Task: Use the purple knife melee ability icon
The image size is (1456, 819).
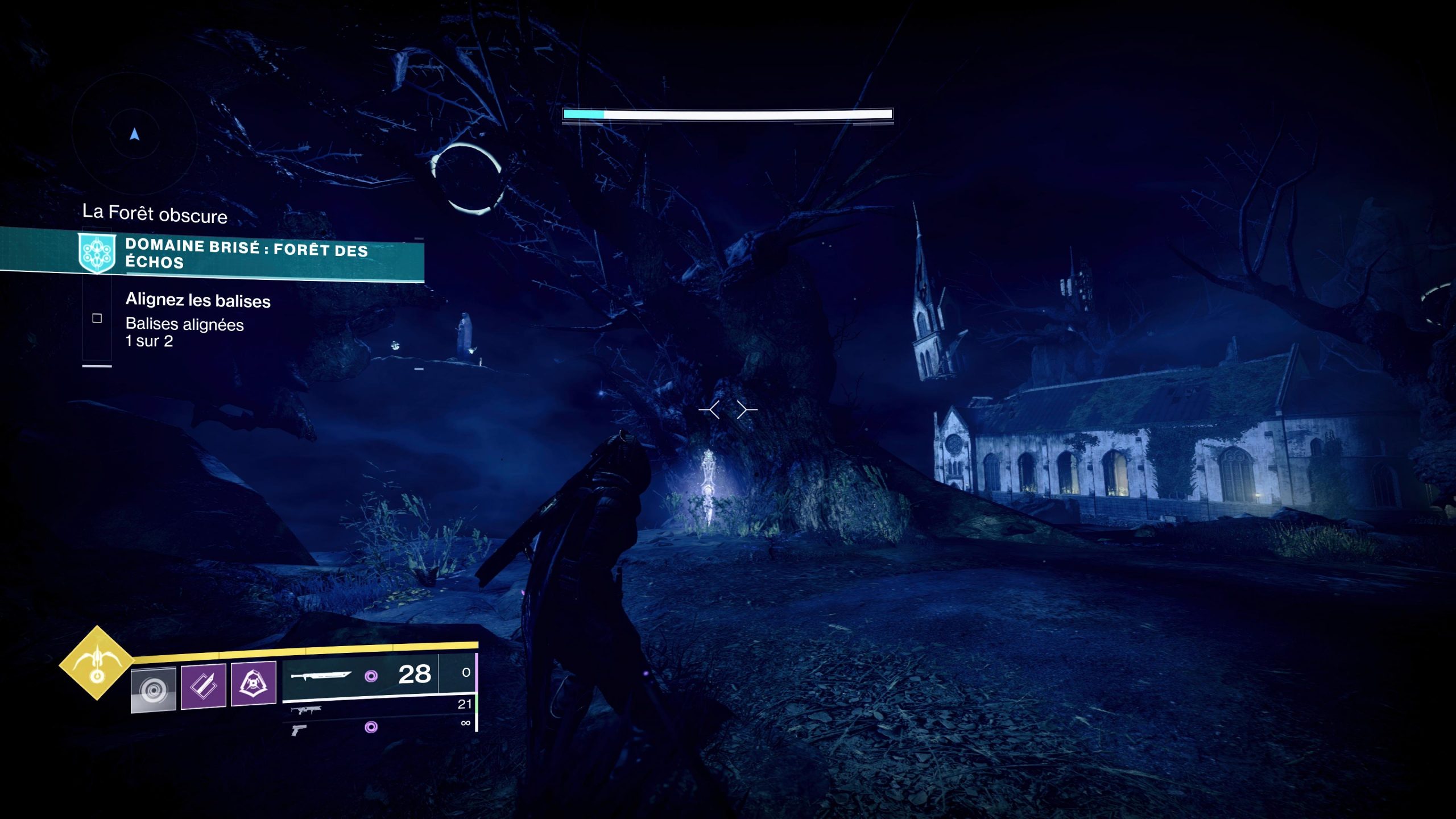Action: [x=203, y=686]
